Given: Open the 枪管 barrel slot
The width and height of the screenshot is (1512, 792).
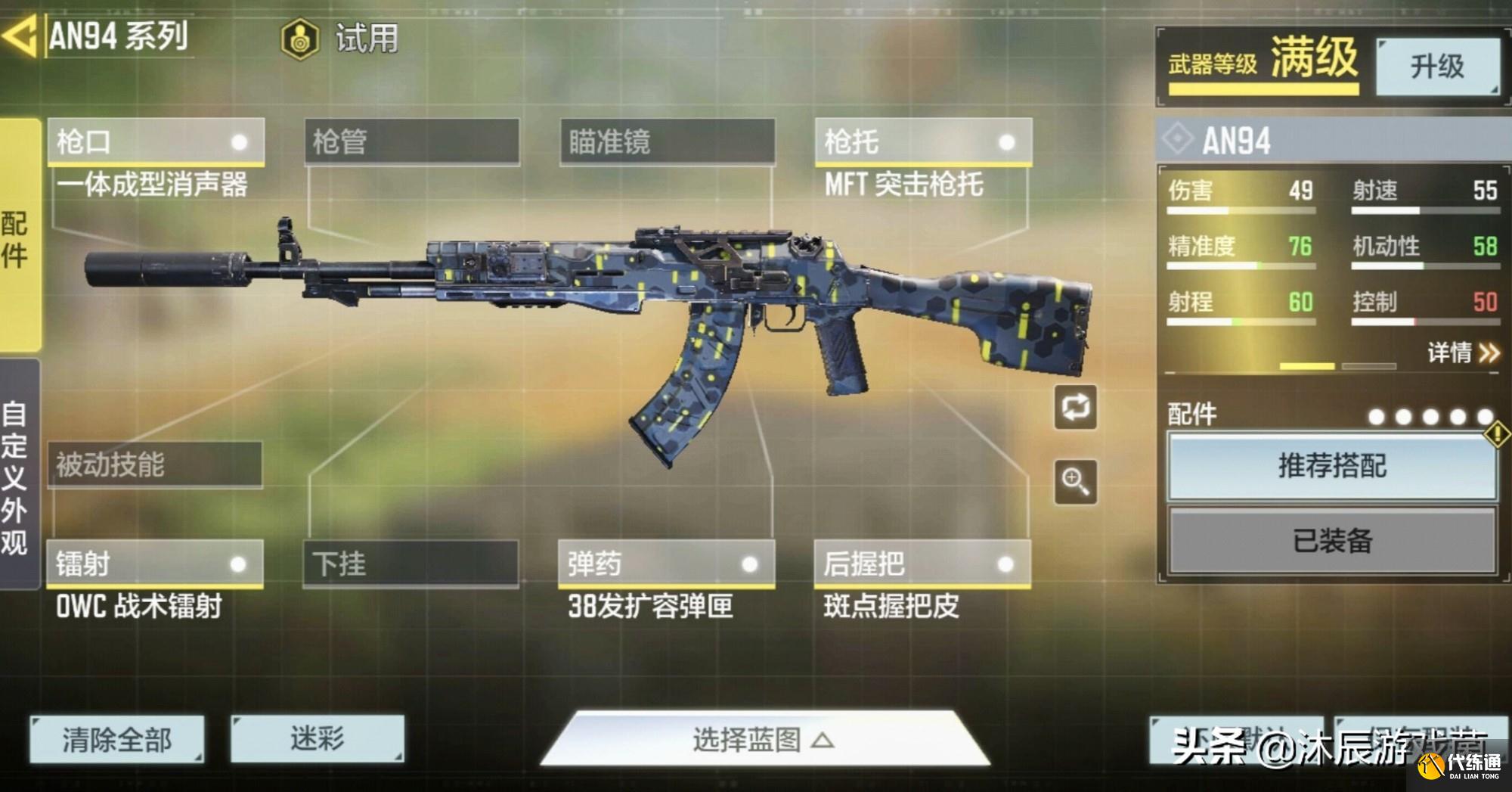Looking at the screenshot, I should point(412,141).
